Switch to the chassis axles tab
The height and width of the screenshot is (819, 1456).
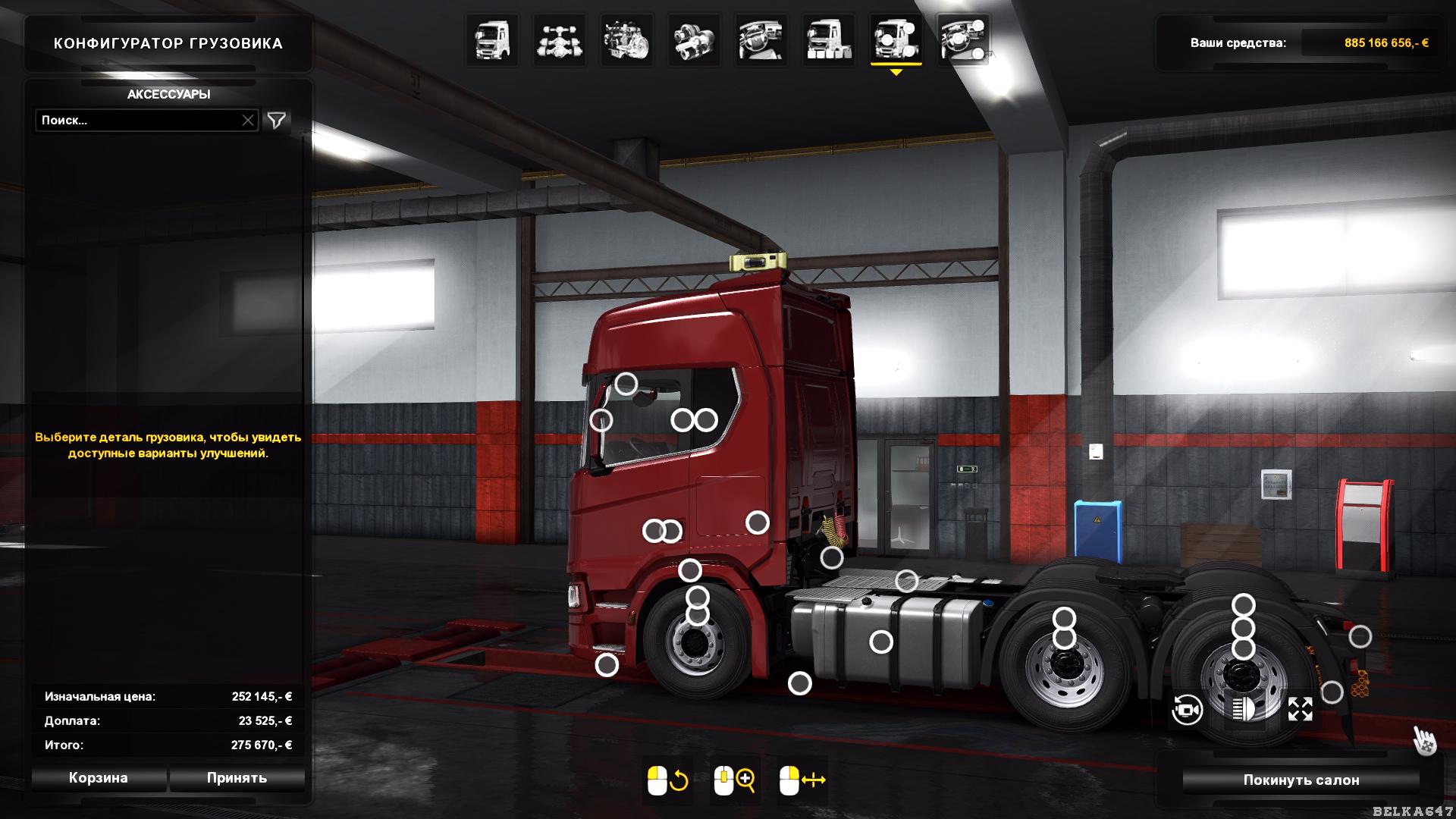(x=560, y=40)
